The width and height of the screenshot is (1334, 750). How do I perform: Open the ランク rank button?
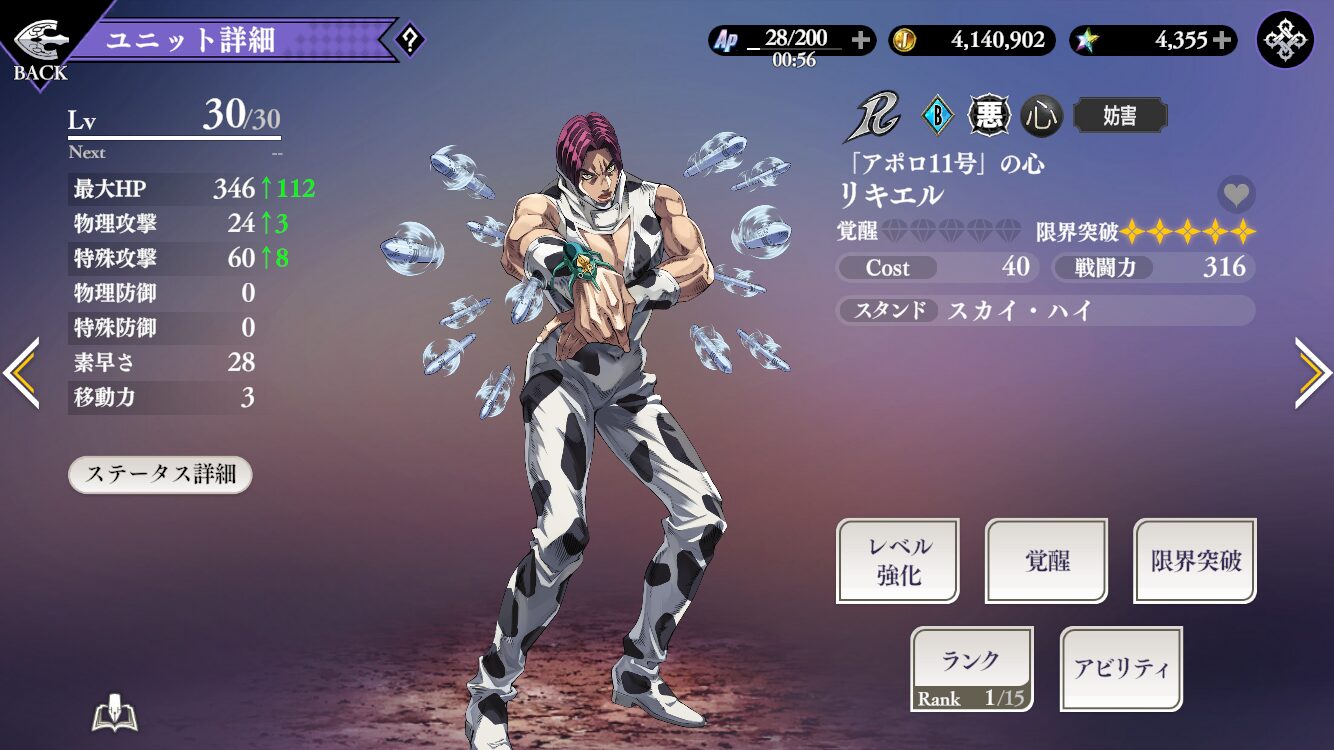(x=971, y=669)
